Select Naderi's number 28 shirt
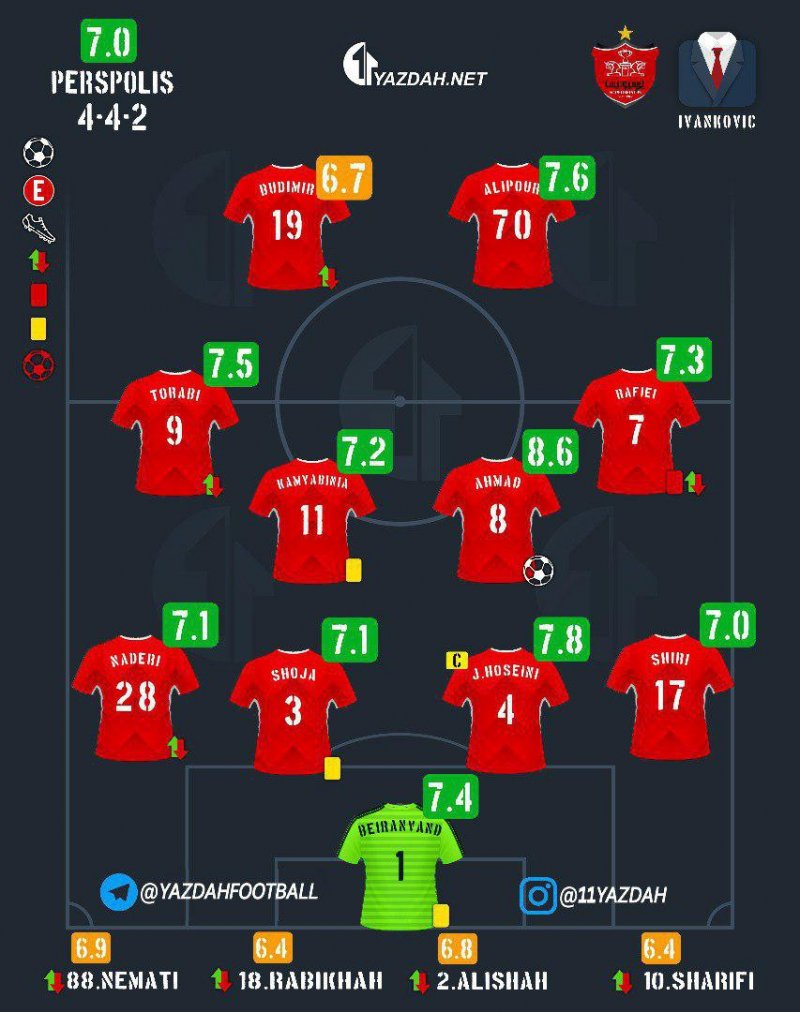This screenshot has width=800, height=1012. [x=135, y=695]
